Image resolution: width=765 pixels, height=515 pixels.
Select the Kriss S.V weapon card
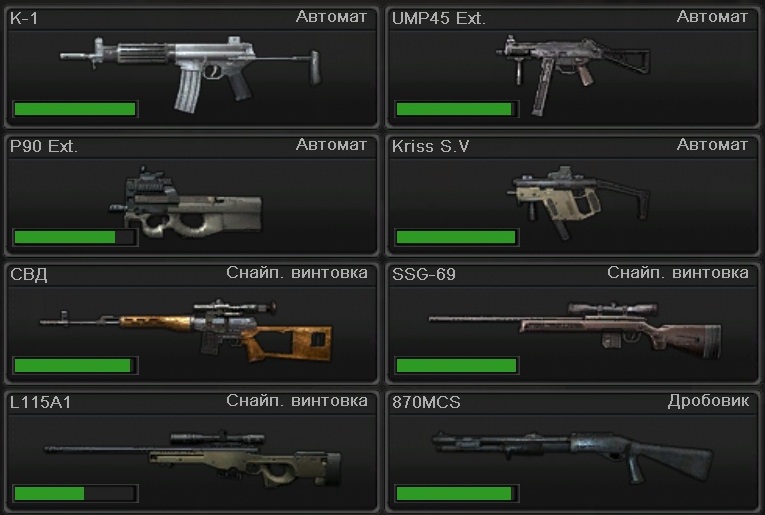[573, 196]
